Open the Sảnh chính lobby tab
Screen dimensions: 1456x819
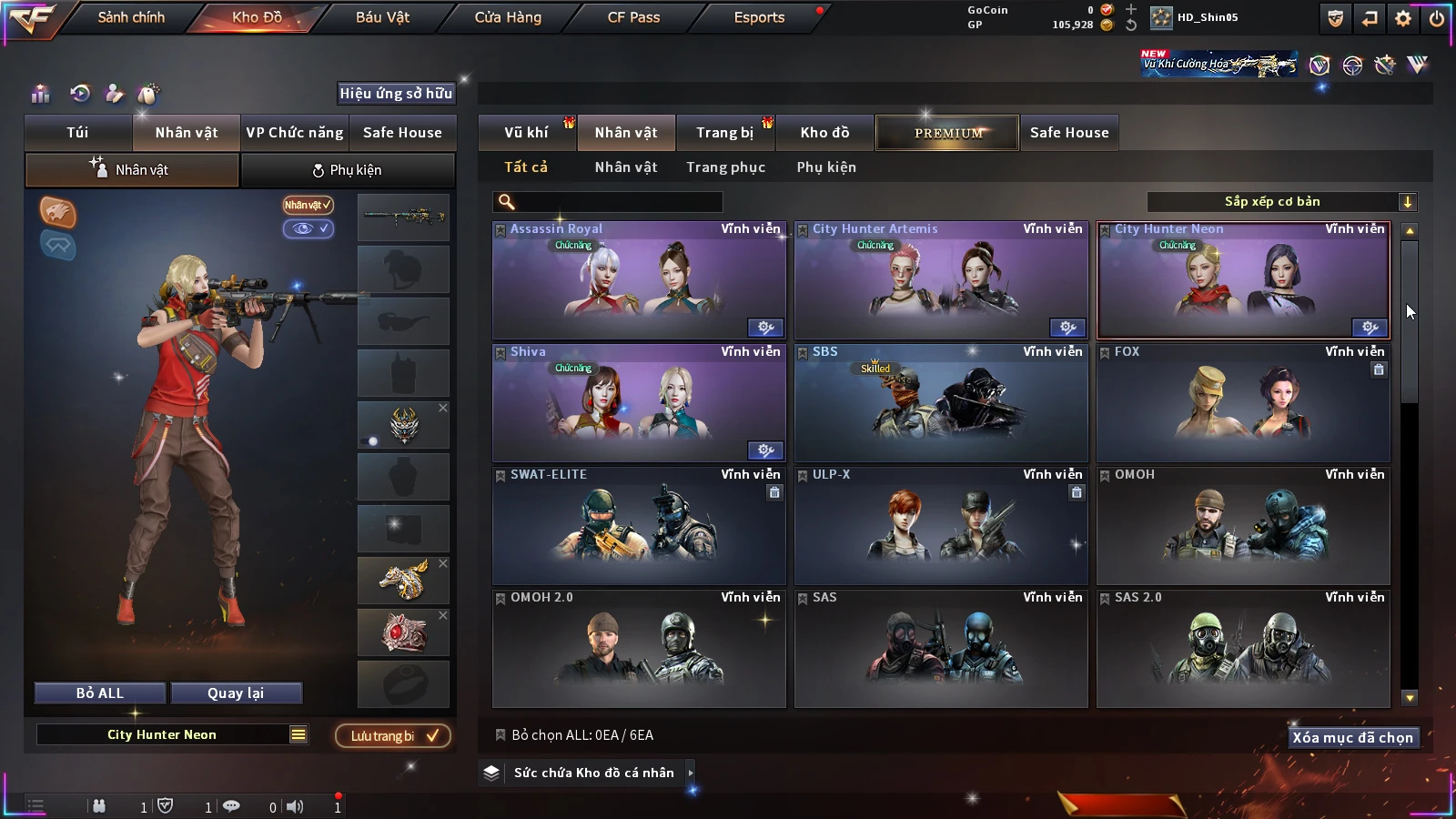tap(131, 17)
